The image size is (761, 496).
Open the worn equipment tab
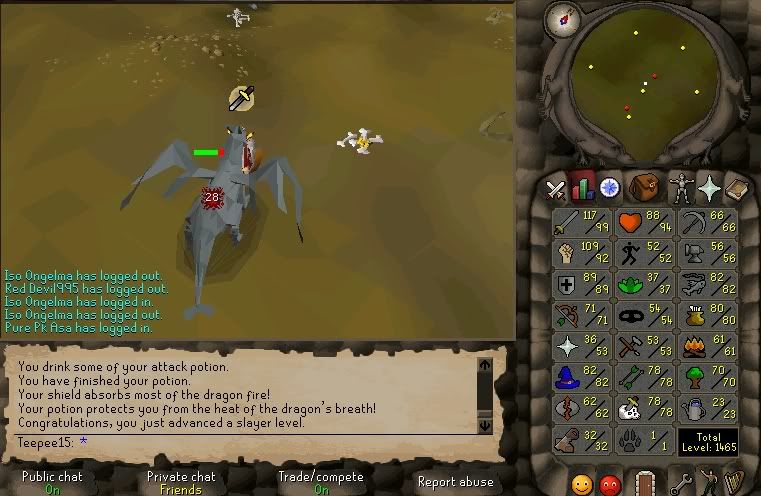pyautogui.click(x=681, y=187)
